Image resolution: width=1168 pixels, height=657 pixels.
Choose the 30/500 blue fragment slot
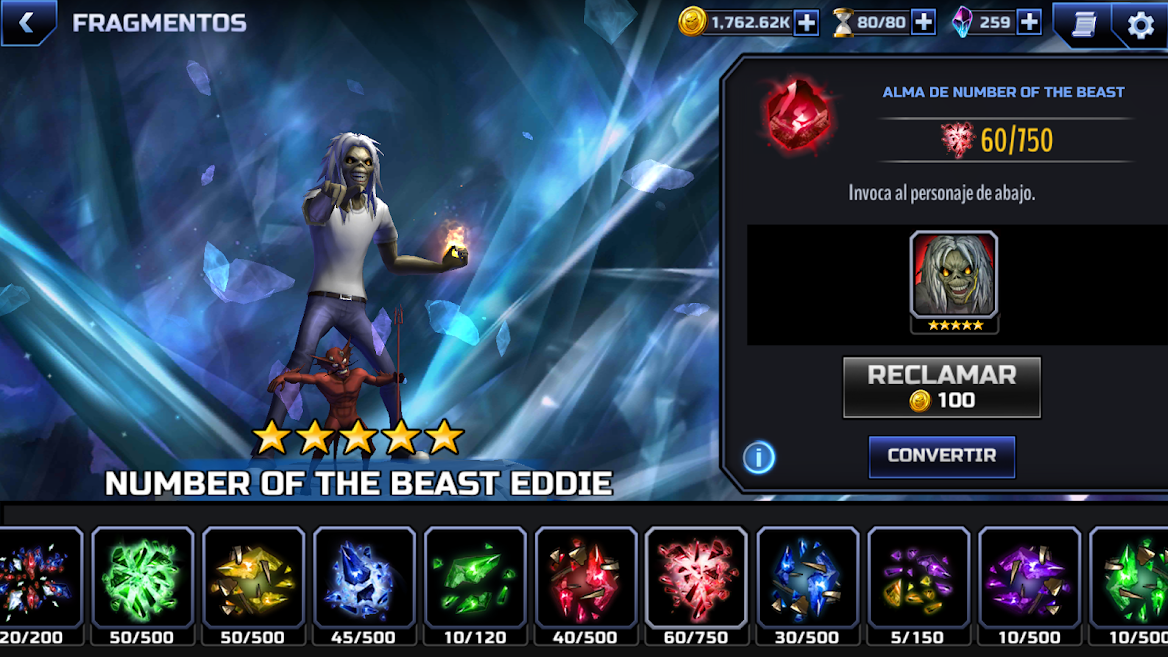pyautogui.click(x=807, y=578)
